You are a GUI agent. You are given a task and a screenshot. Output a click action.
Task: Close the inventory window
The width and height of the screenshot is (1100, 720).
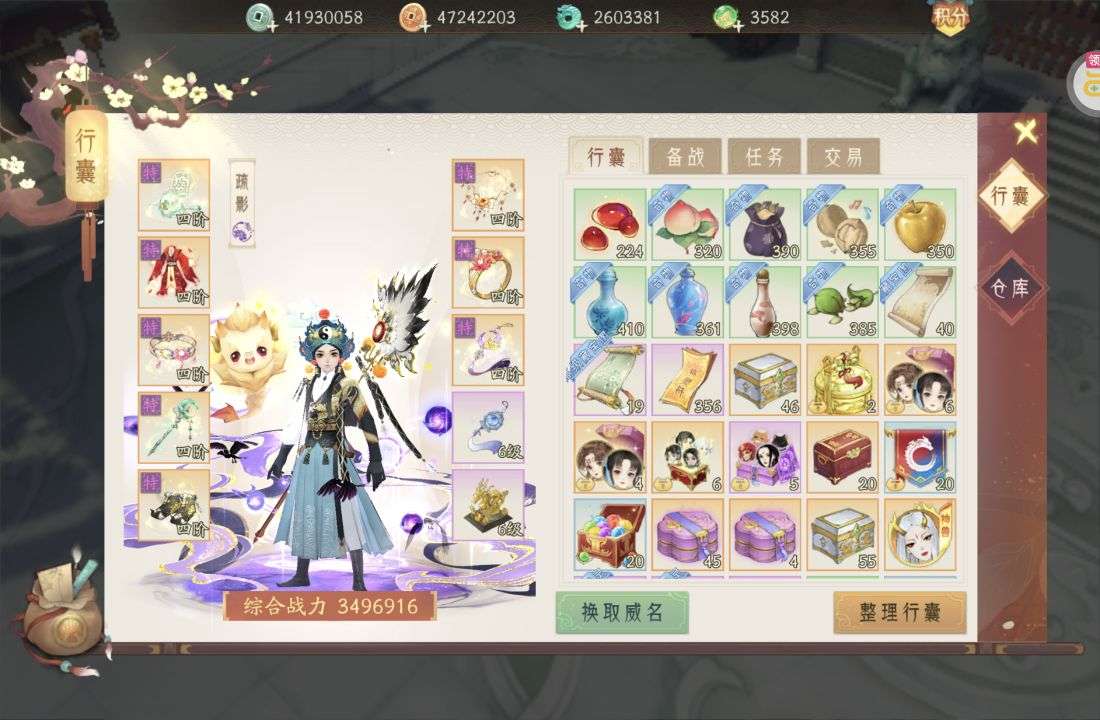point(1024,131)
